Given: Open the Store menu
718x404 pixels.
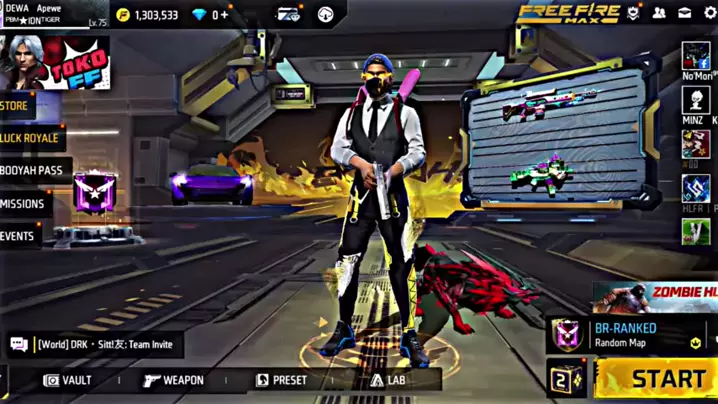Looking at the screenshot, I should (16, 106).
